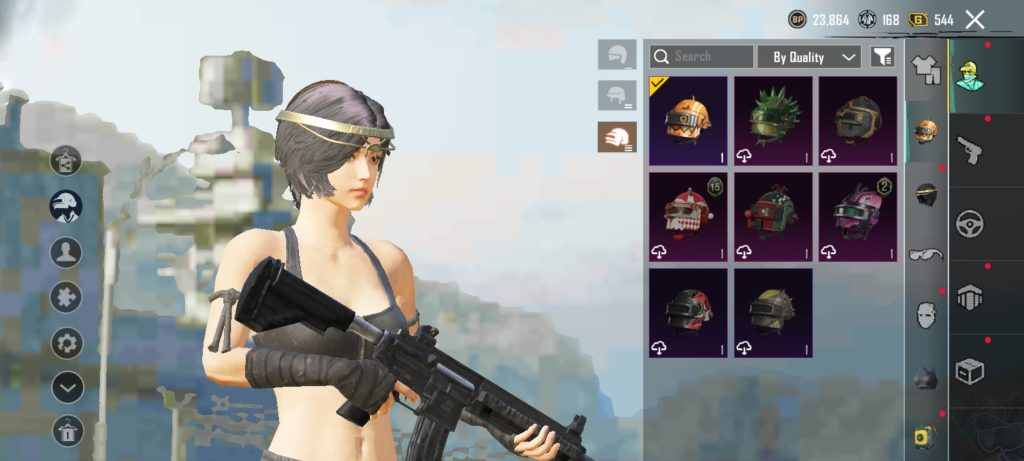This screenshot has height=461, width=1024.
Task: Select the highlighted level 3 helmet filter
Action: pos(617,137)
